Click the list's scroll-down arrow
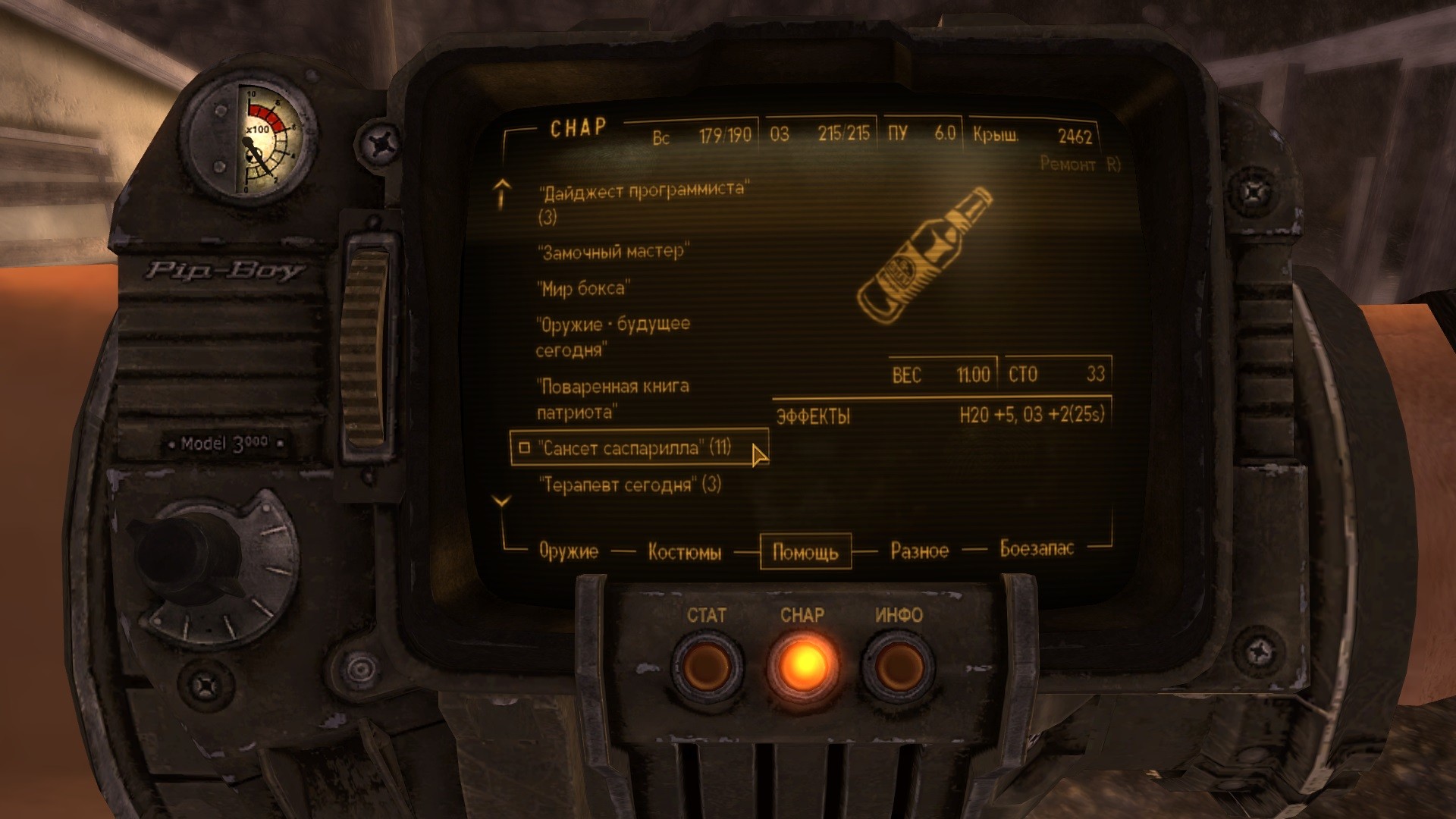1456x819 pixels. (502, 501)
